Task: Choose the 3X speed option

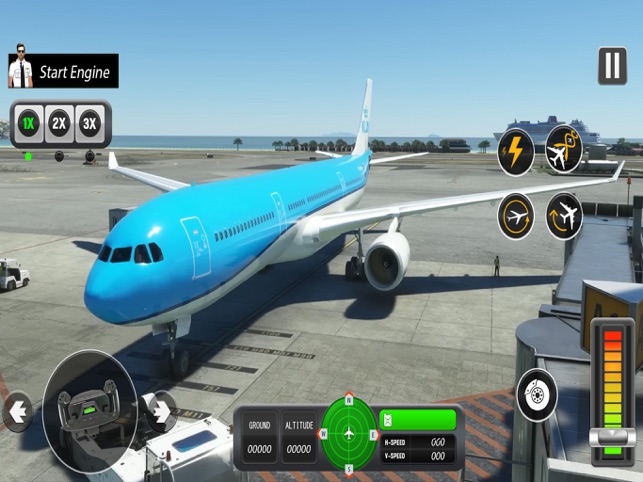Action: [x=90, y=123]
